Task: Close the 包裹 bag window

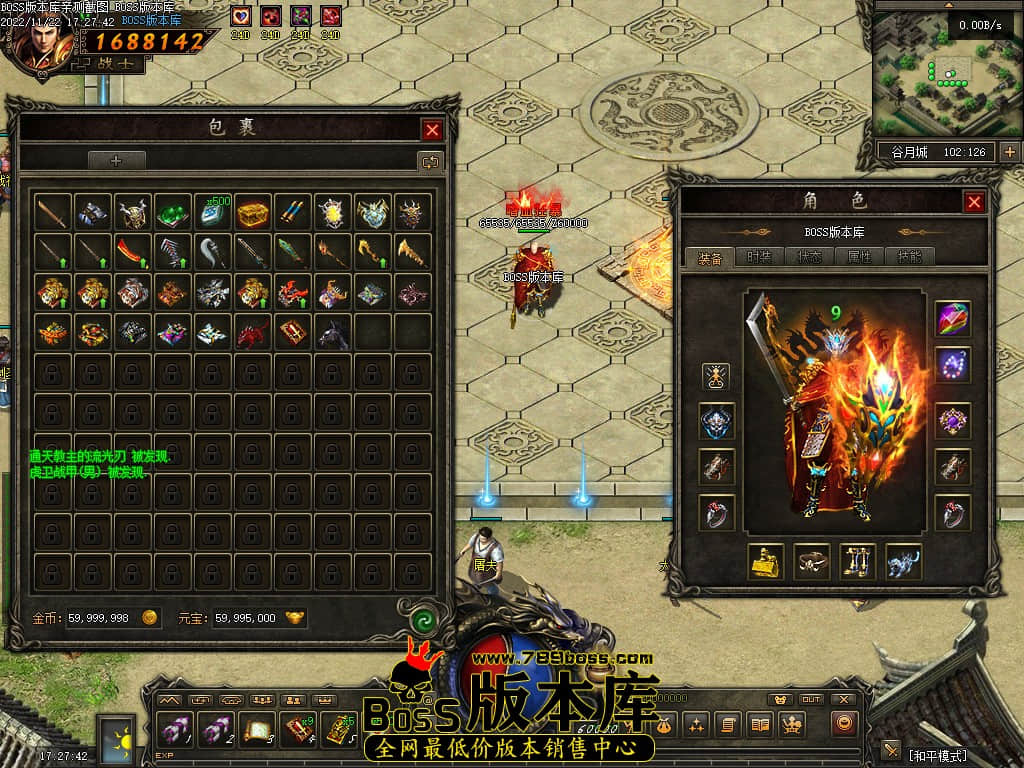Action: [x=432, y=130]
